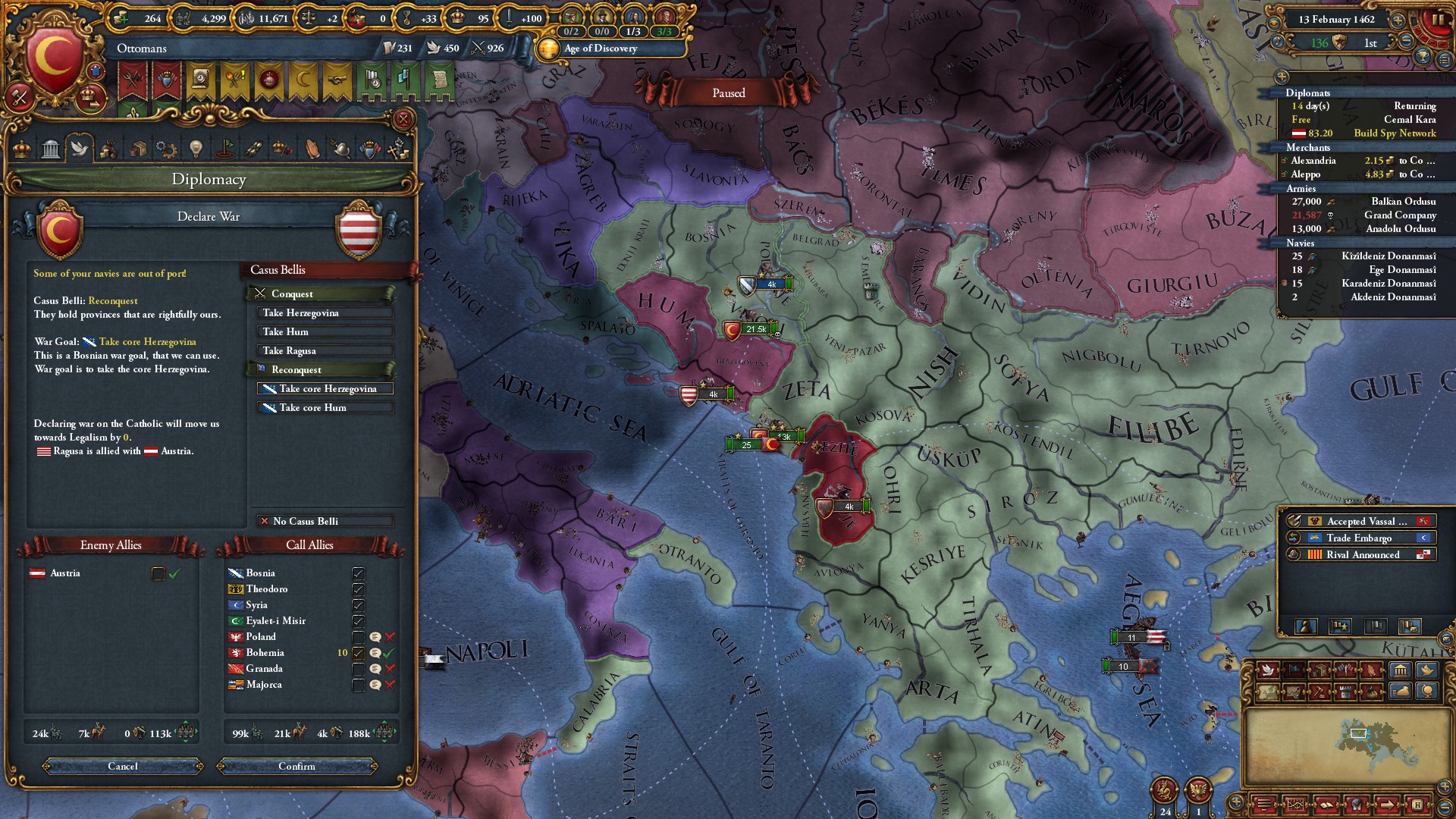Screen dimensions: 1456x819
Task: Open the Ottomans country shield
Action: (x=55, y=61)
